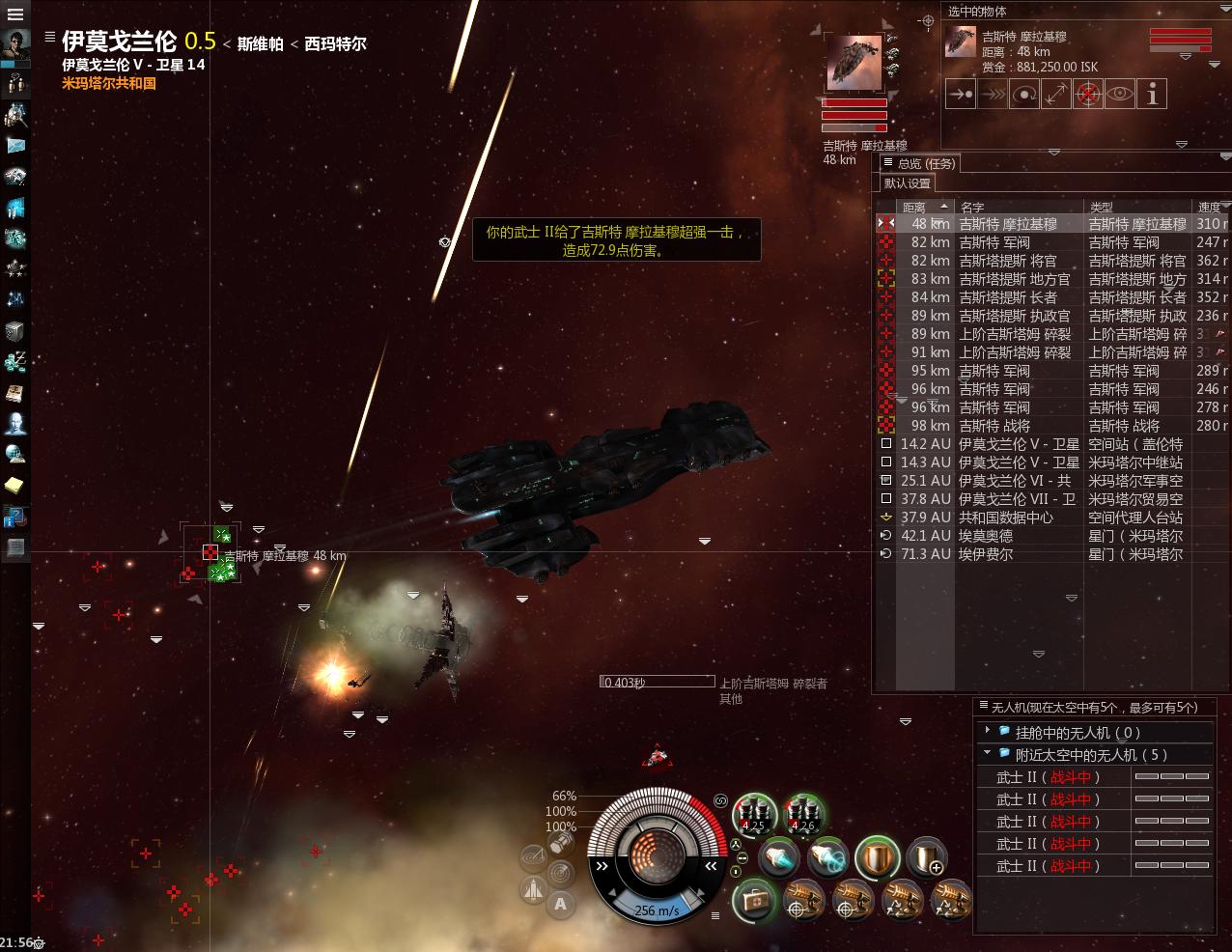Open the character portrait sheet

(15, 45)
